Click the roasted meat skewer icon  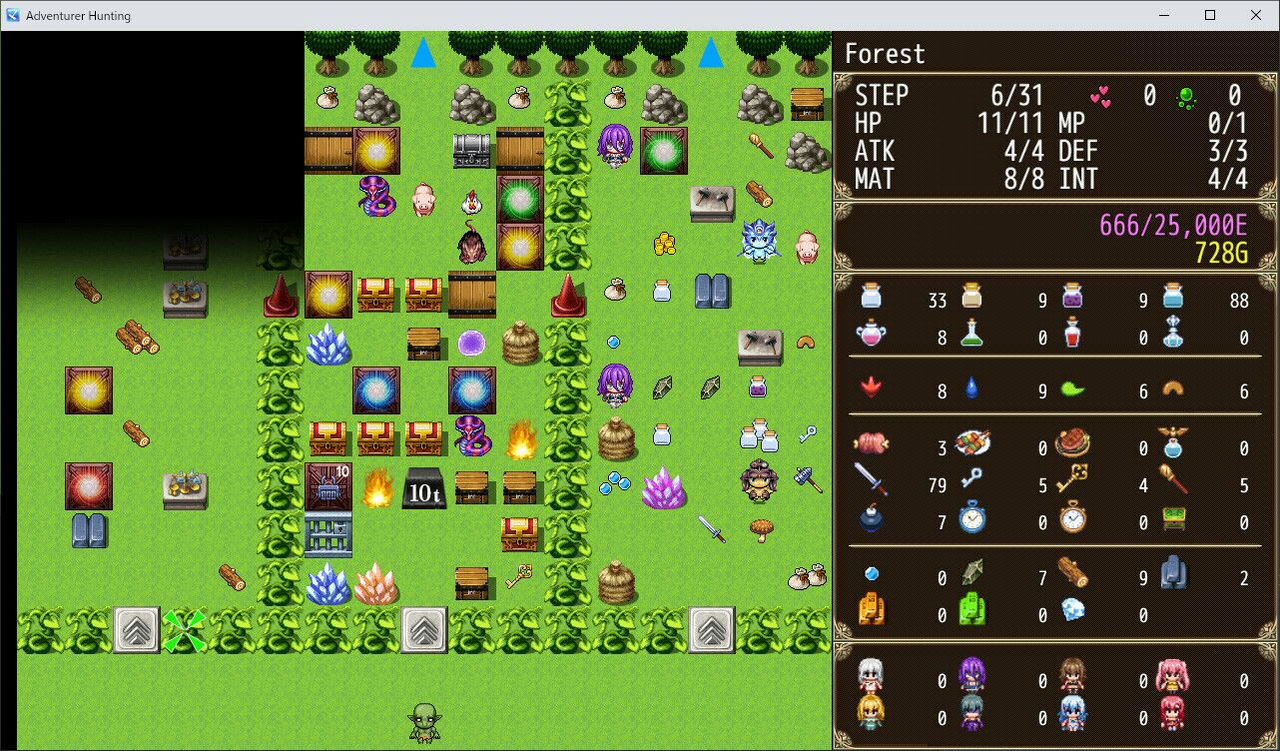[971, 443]
